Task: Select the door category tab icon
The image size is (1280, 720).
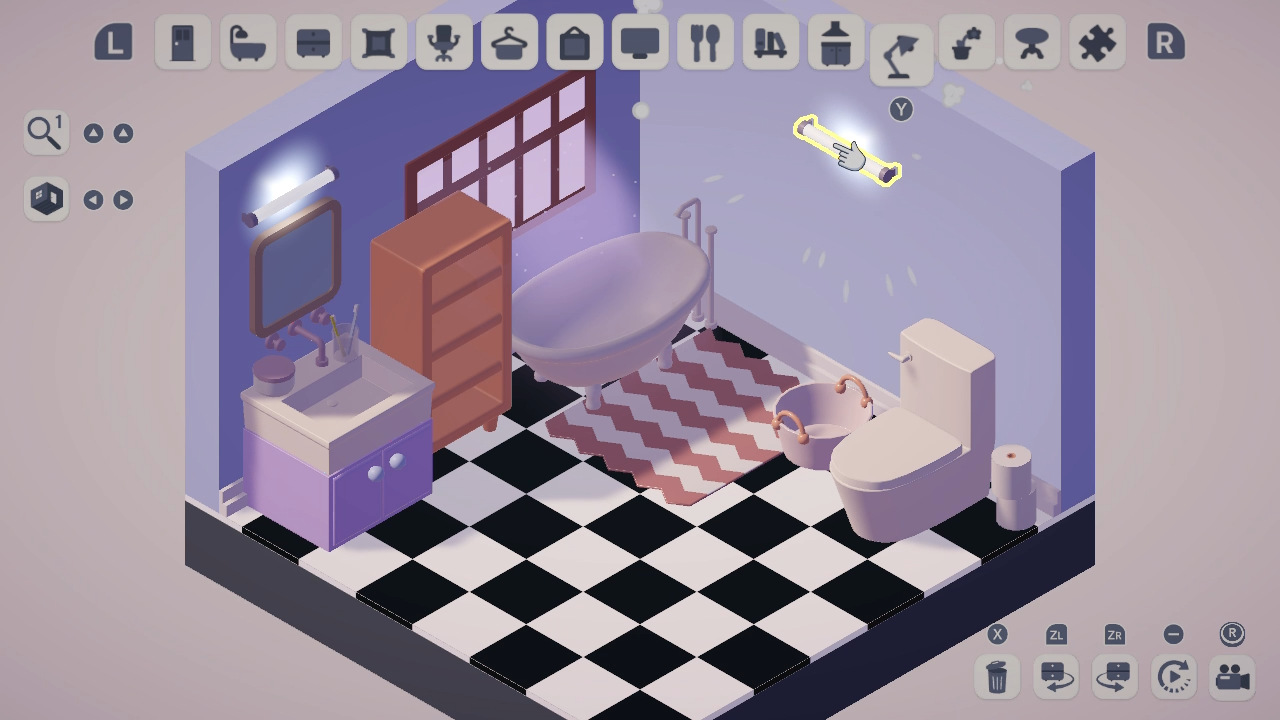Action: point(183,44)
